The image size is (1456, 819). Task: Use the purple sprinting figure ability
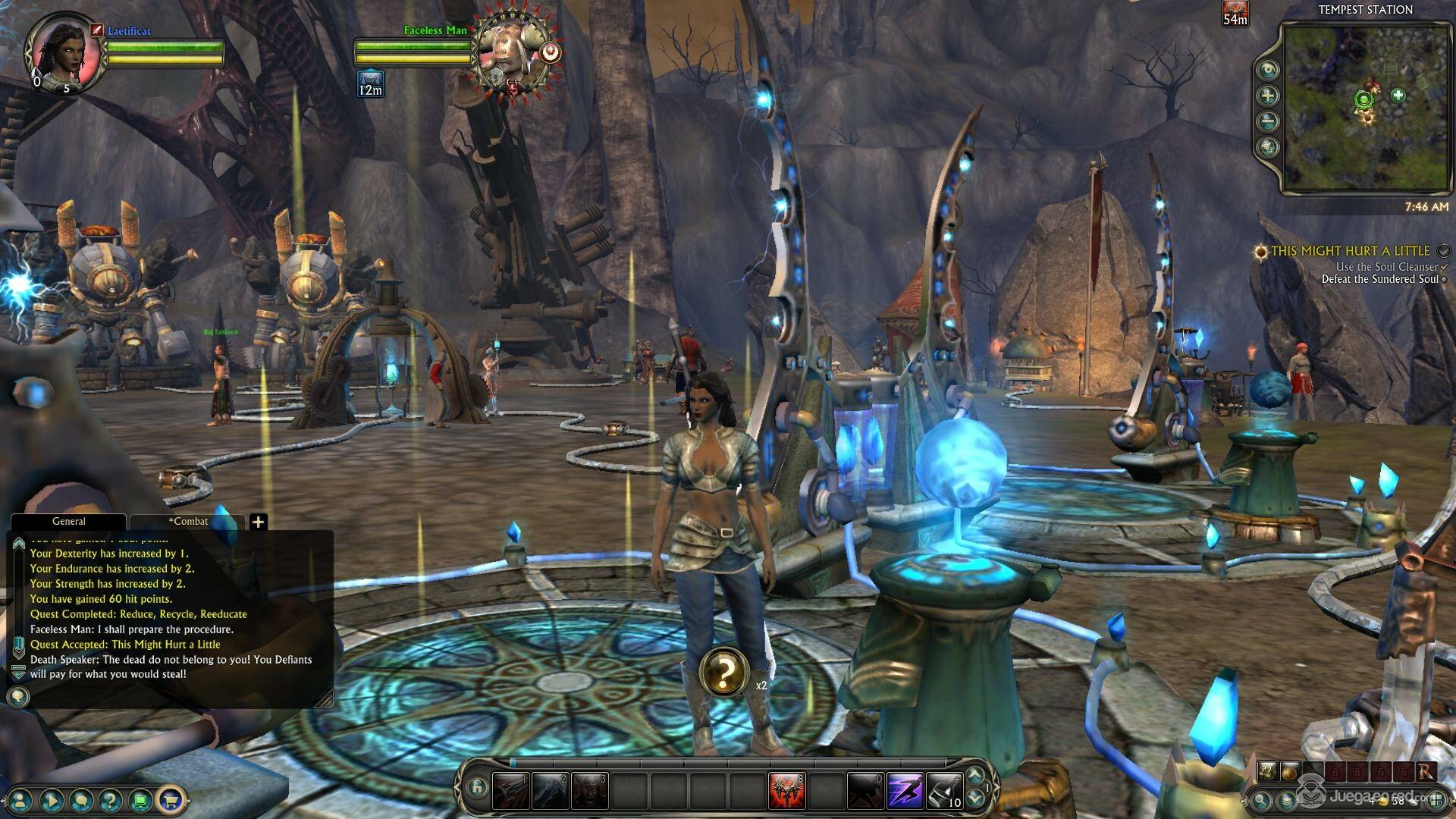[x=905, y=792]
